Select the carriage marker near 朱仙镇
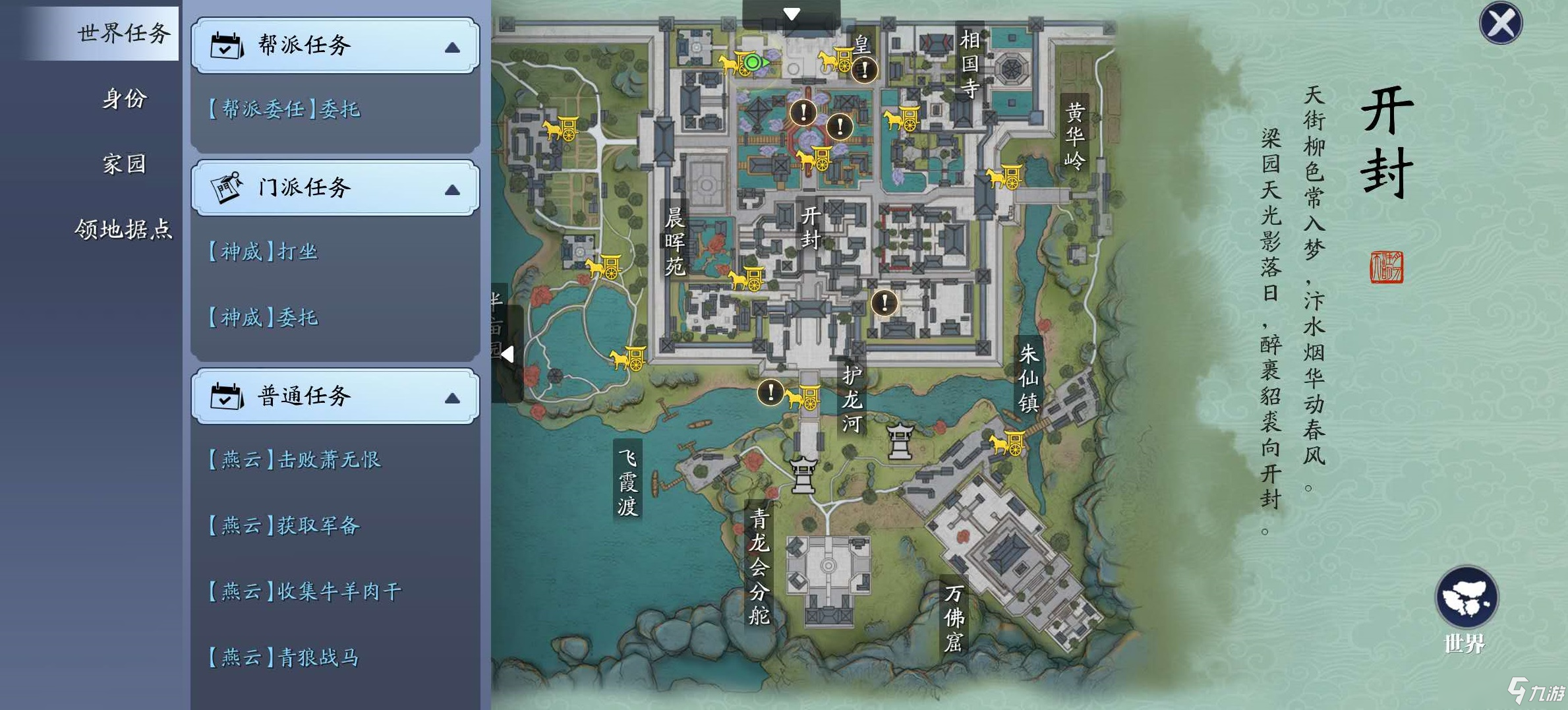The width and height of the screenshot is (1568, 710). (x=1008, y=443)
